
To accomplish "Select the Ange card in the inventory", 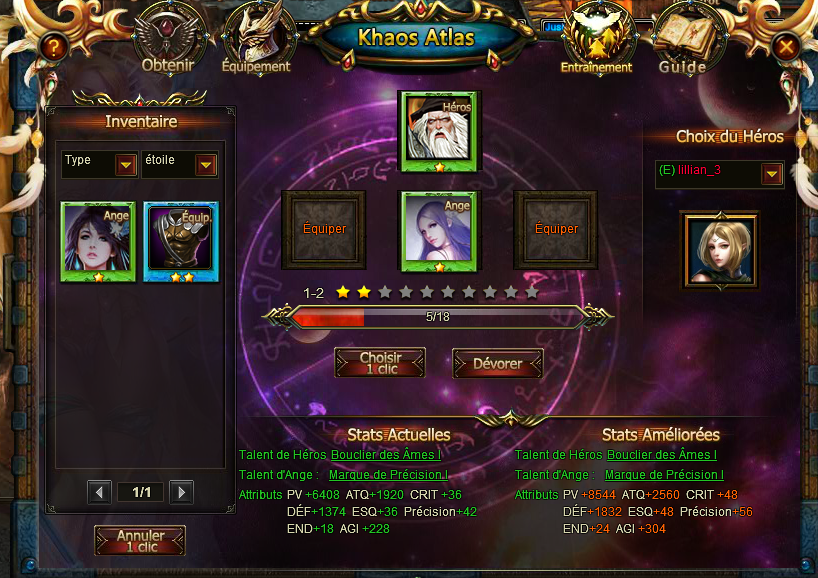I will click(x=98, y=242).
